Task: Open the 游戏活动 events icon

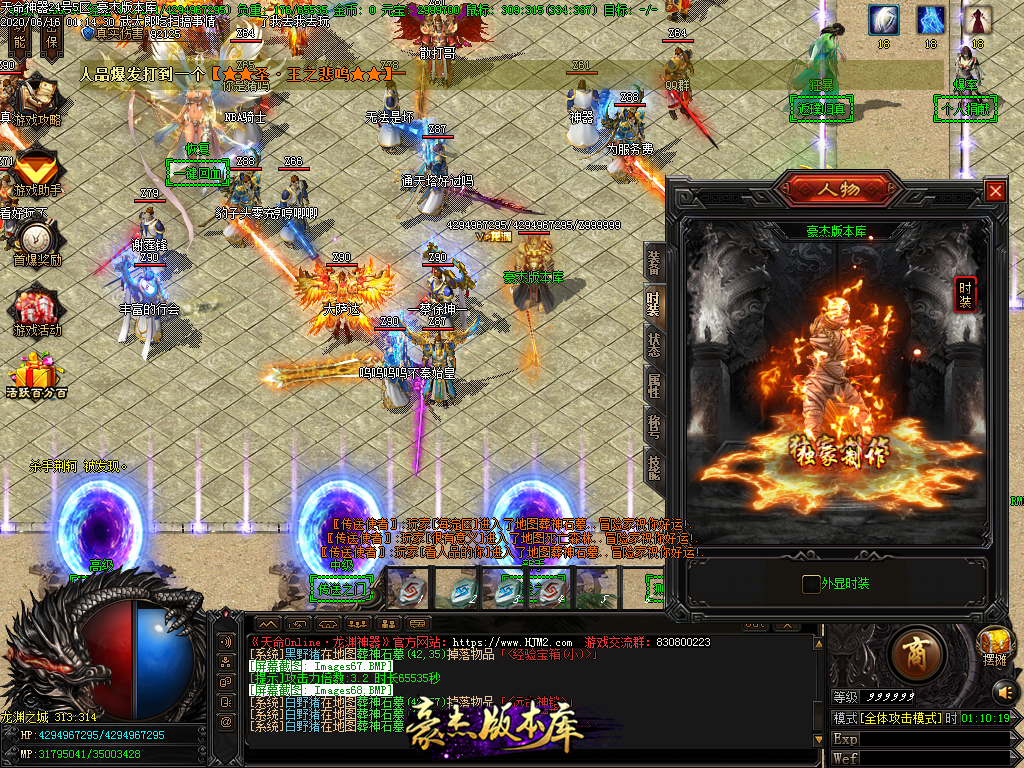Action: pos(36,308)
